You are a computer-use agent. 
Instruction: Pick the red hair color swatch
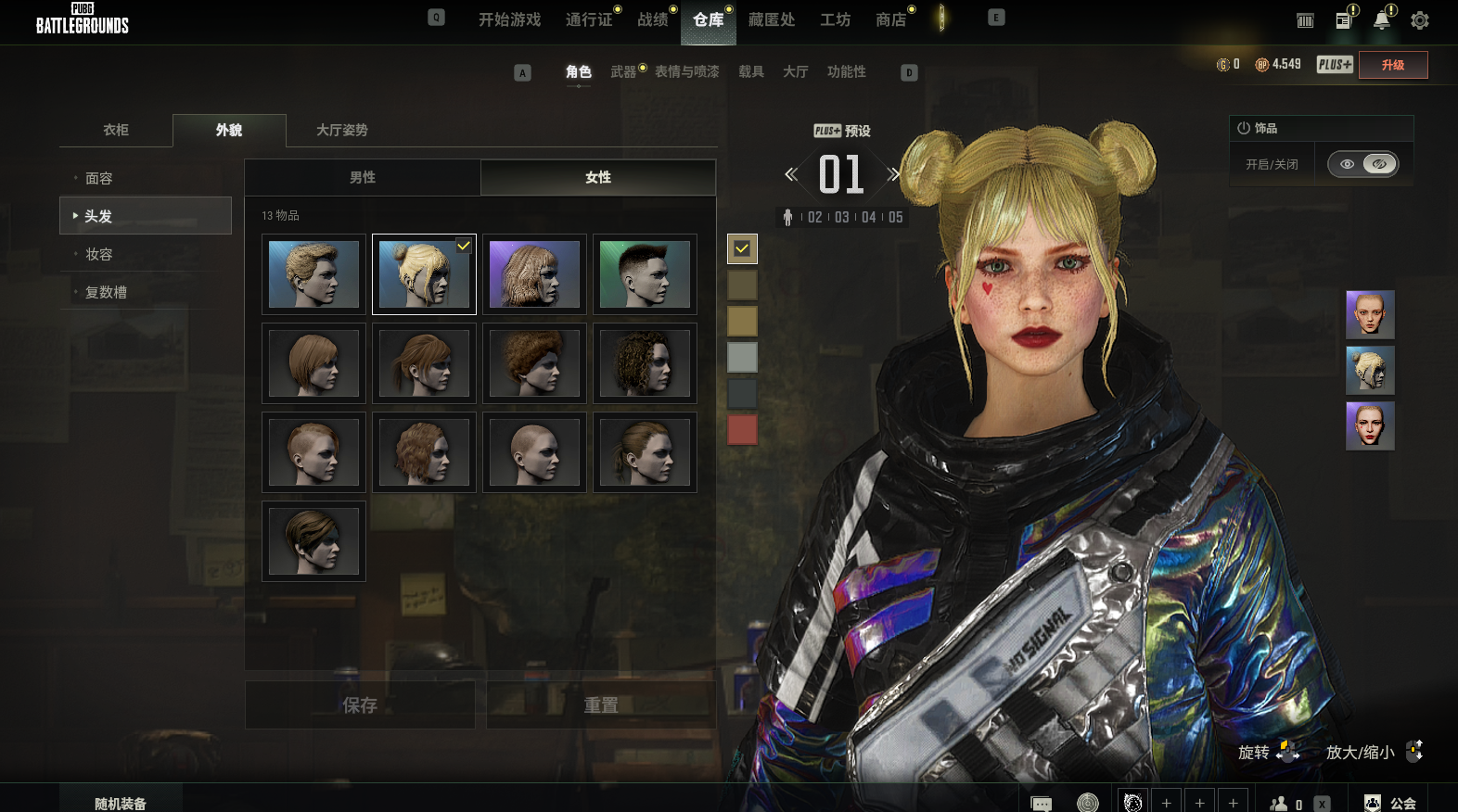[x=742, y=429]
